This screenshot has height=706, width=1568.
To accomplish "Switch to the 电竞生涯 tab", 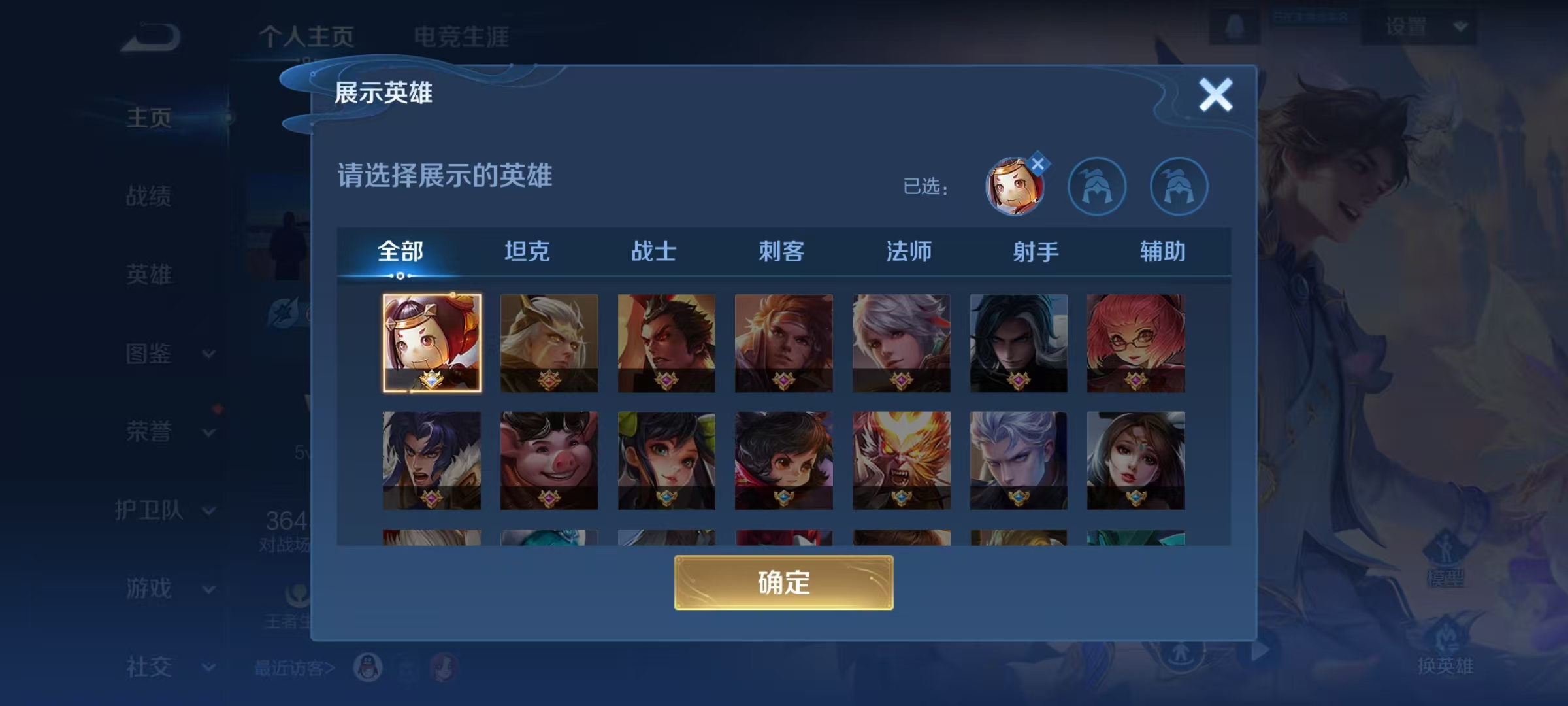I will pyautogui.click(x=461, y=37).
